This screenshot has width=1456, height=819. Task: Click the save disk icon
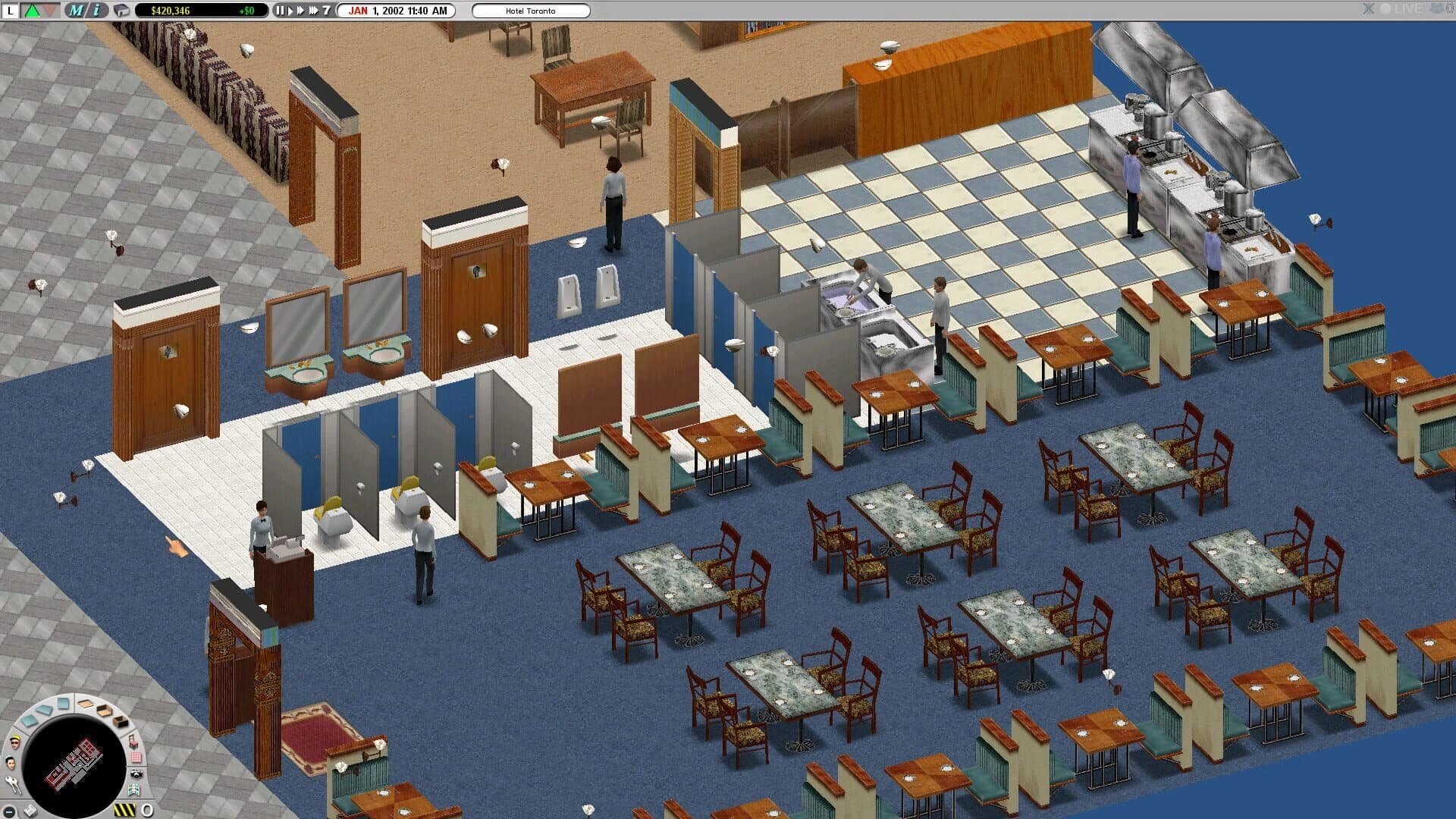(121, 11)
